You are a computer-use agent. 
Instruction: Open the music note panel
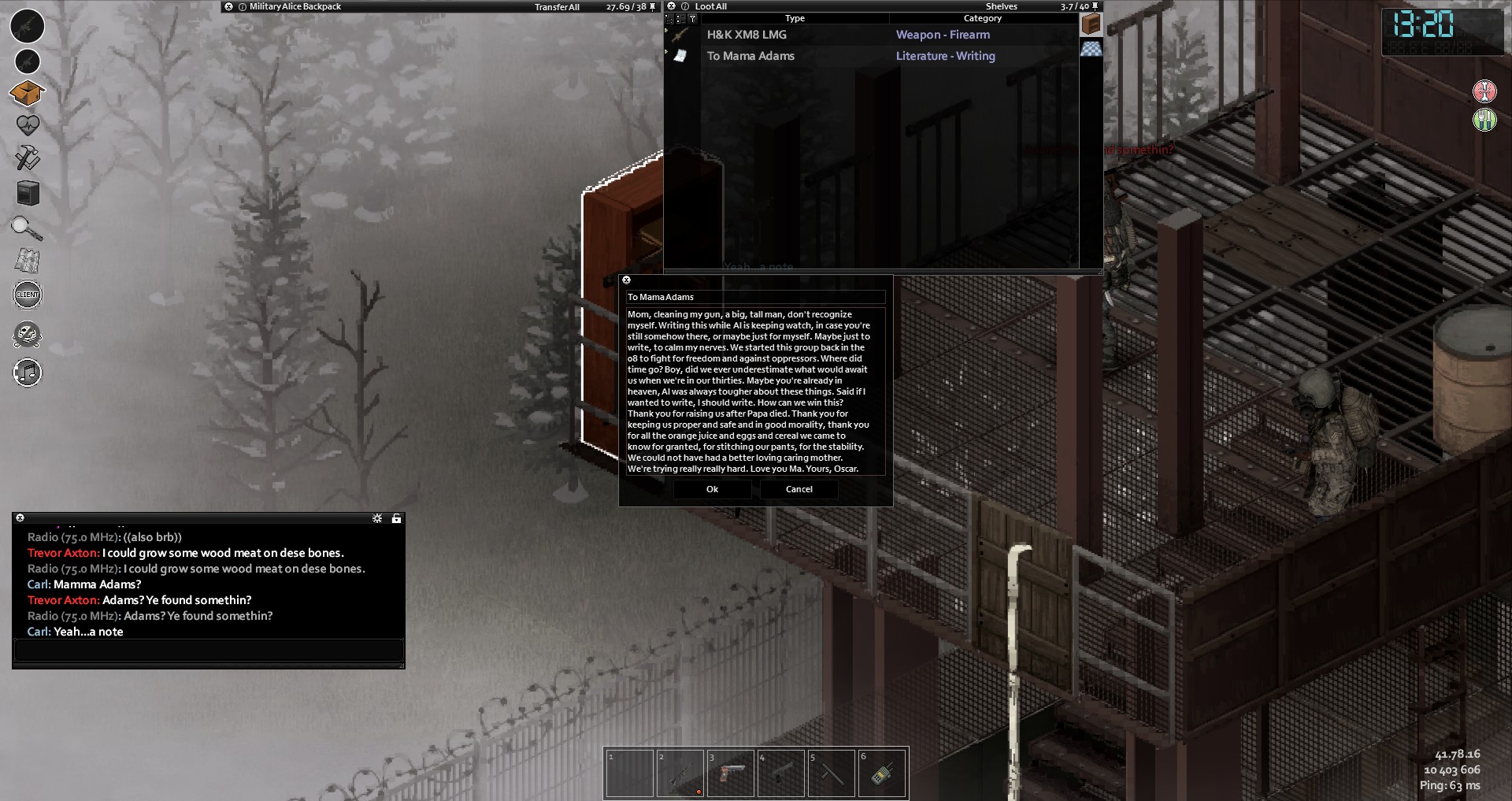coord(28,373)
